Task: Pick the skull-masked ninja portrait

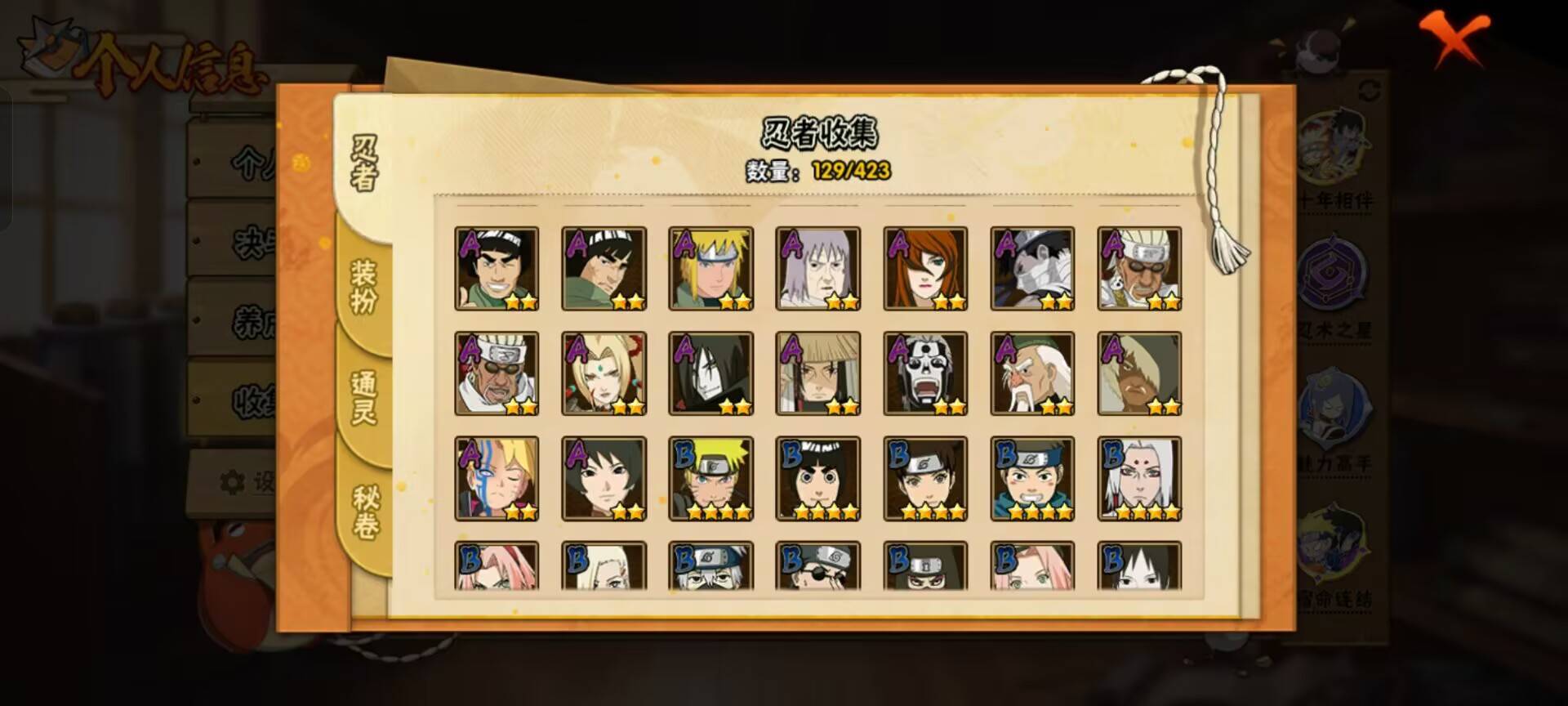Action: tap(925, 373)
